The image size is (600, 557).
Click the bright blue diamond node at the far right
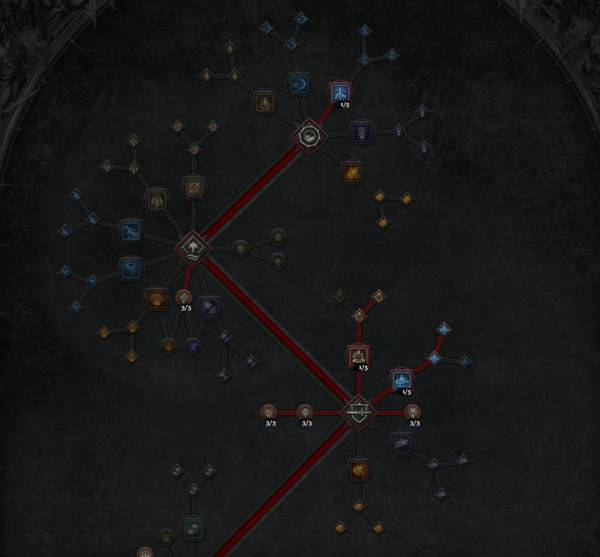coord(444,328)
